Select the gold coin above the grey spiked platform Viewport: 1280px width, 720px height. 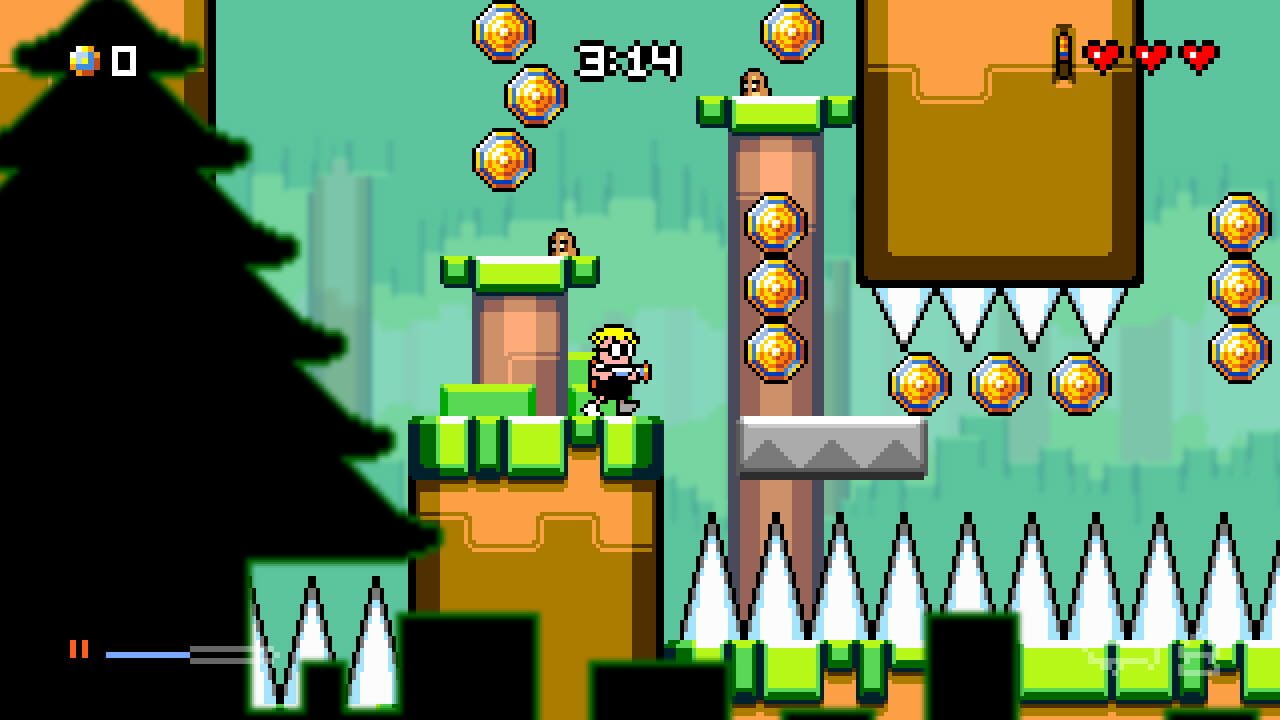point(775,351)
